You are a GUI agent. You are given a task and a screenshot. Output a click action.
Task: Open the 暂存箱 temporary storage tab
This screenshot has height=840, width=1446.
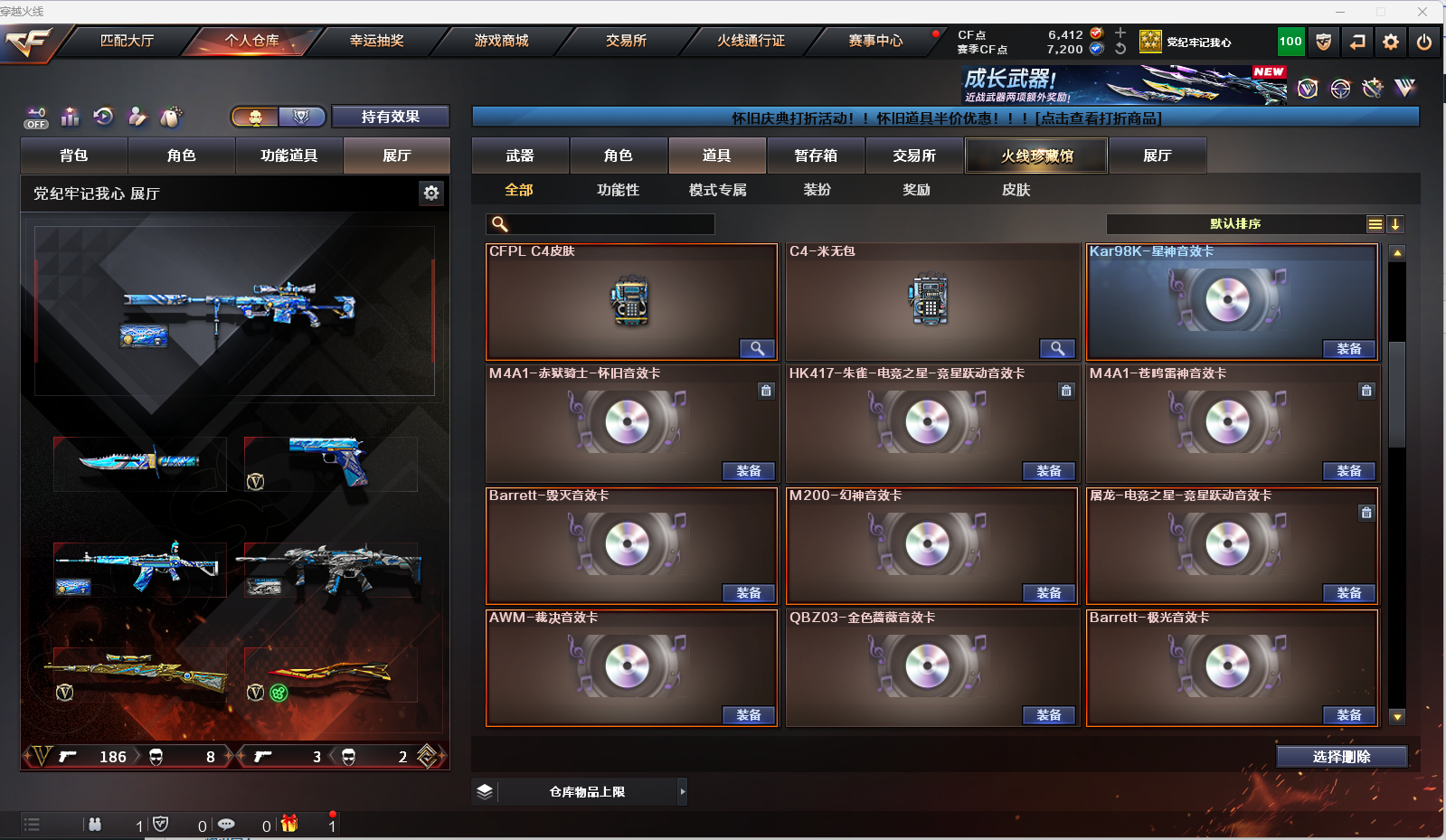coord(816,156)
